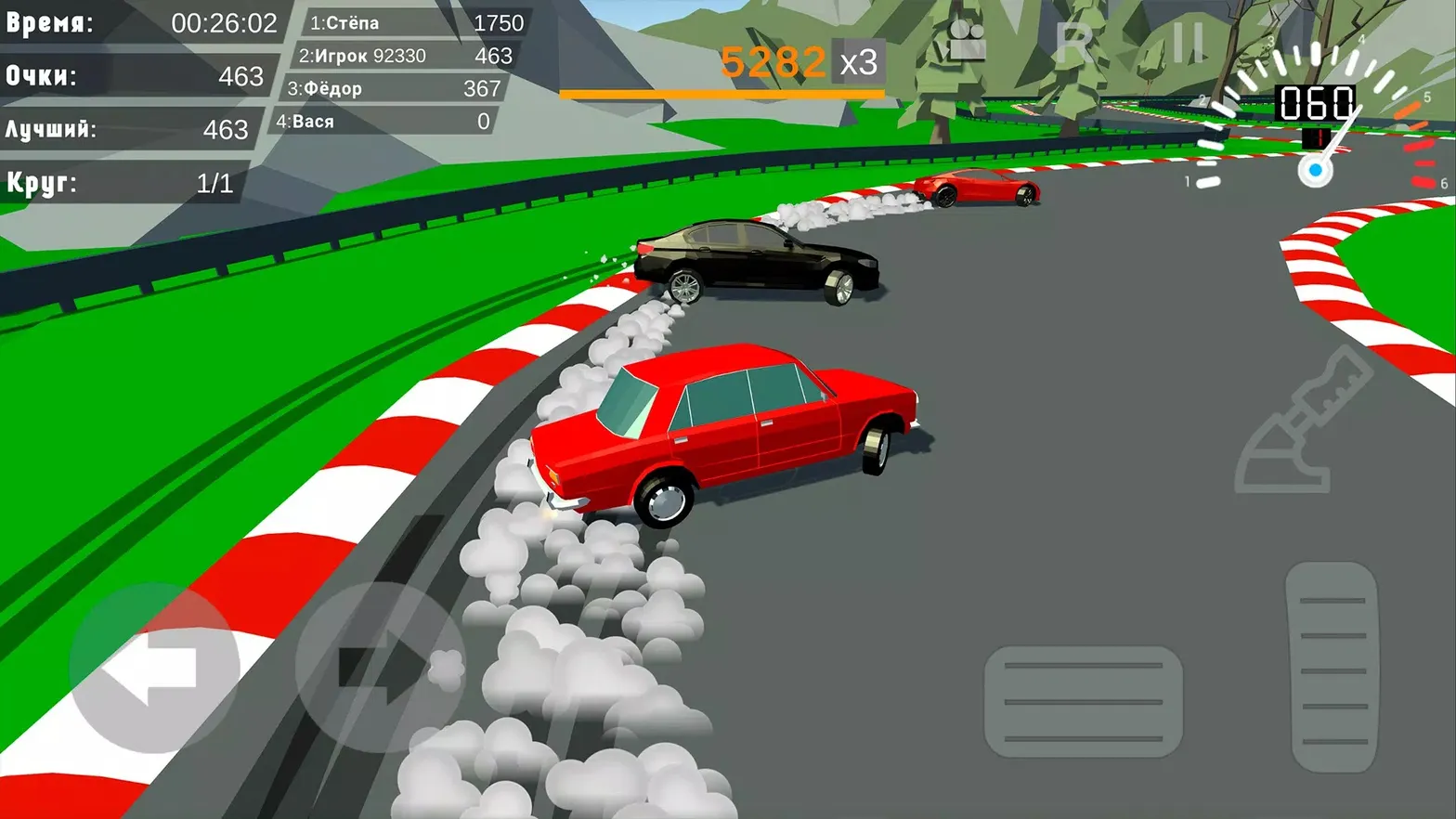Tap the right steering arrow
This screenshot has width=1456, height=819.
381,668
